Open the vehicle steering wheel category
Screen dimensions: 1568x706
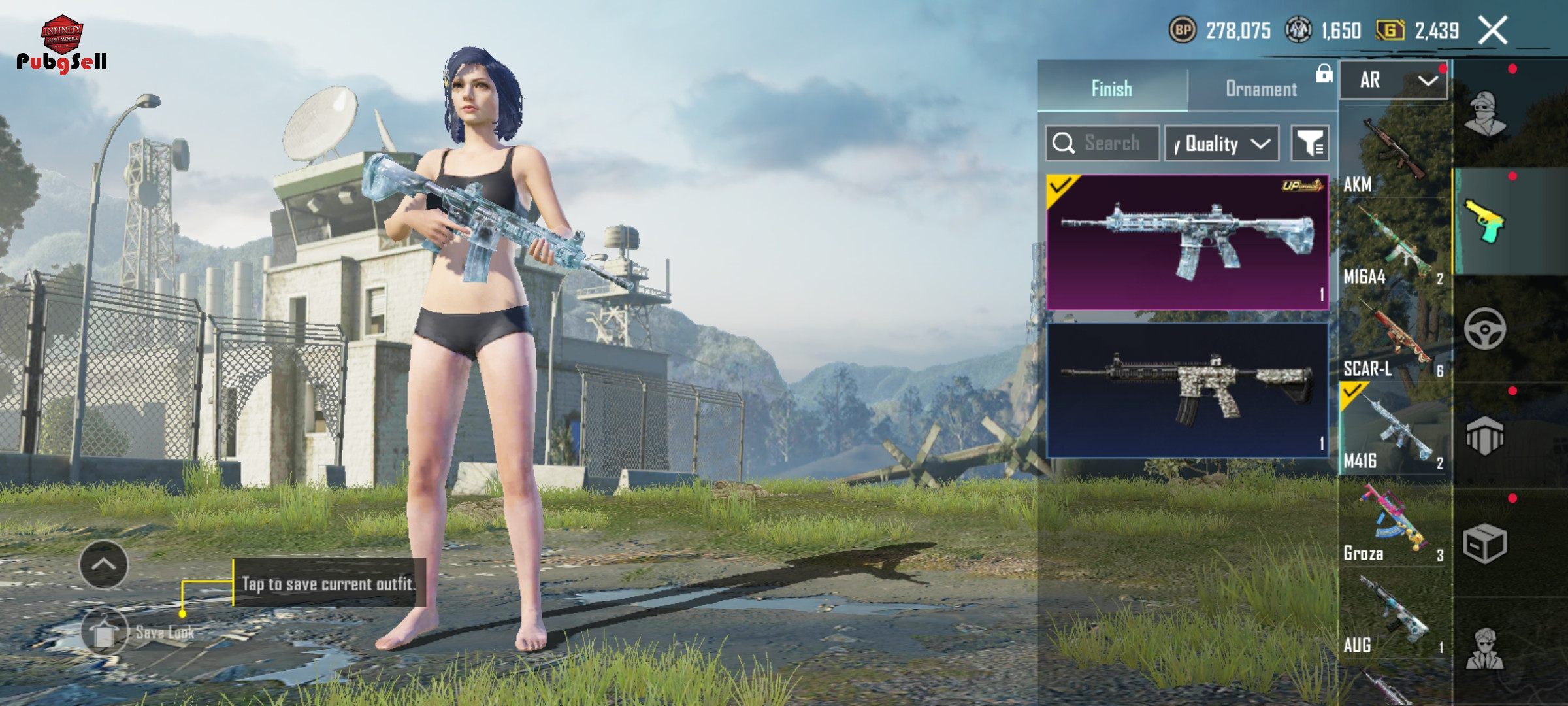1485,328
